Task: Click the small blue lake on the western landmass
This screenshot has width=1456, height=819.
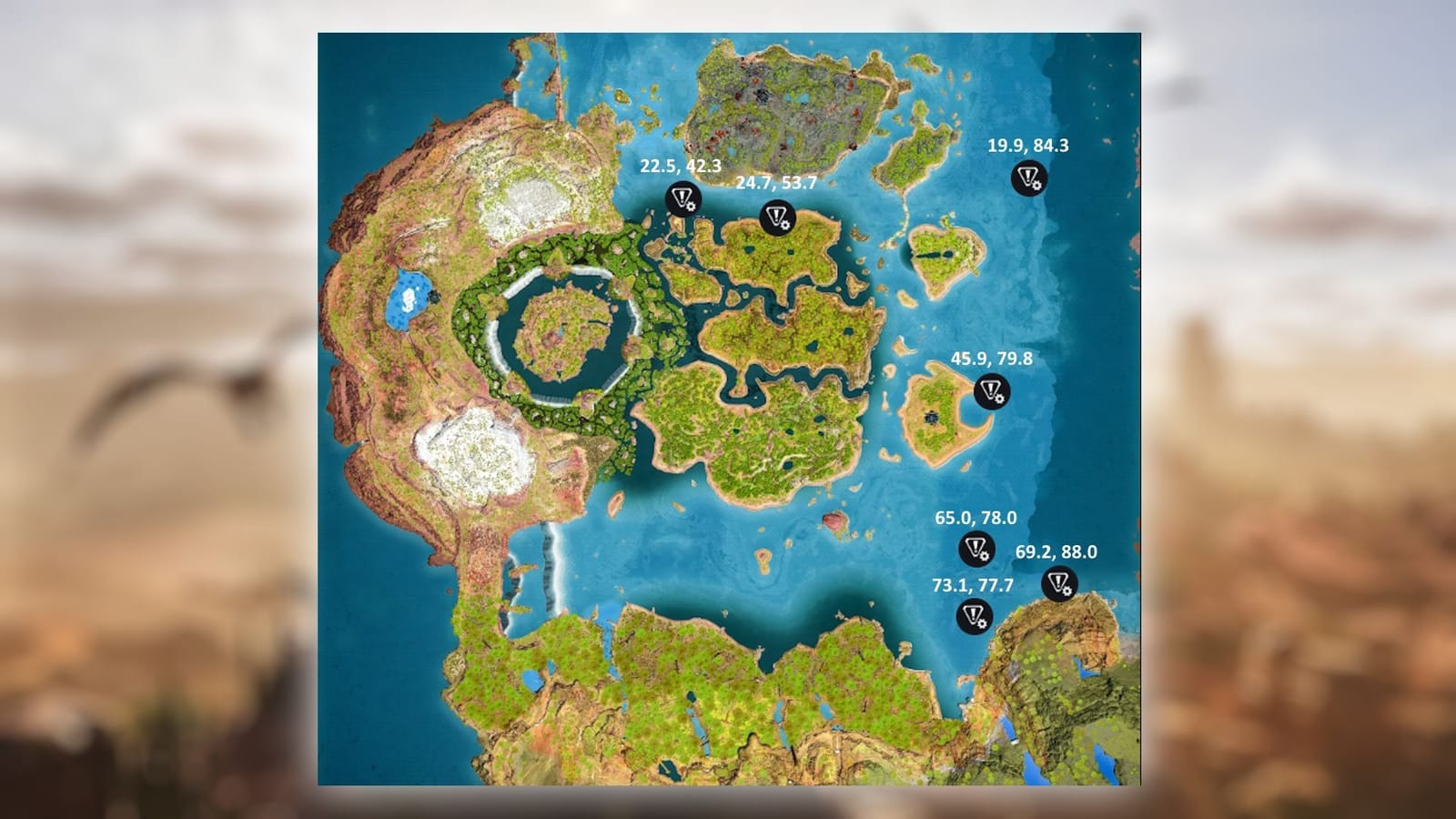Action: pyautogui.click(x=410, y=300)
